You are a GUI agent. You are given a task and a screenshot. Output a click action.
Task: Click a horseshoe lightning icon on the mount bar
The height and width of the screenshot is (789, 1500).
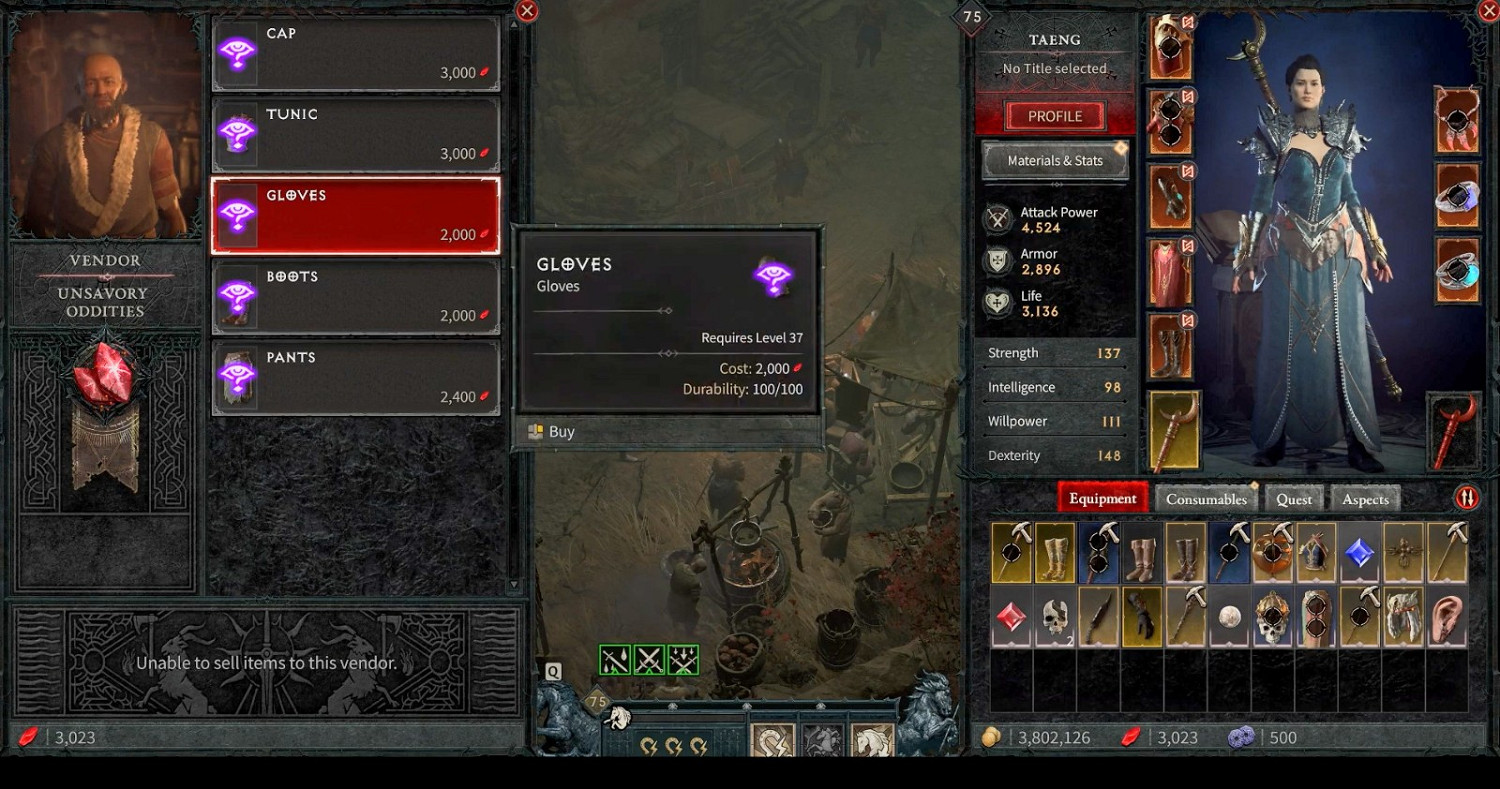click(648, 747)
